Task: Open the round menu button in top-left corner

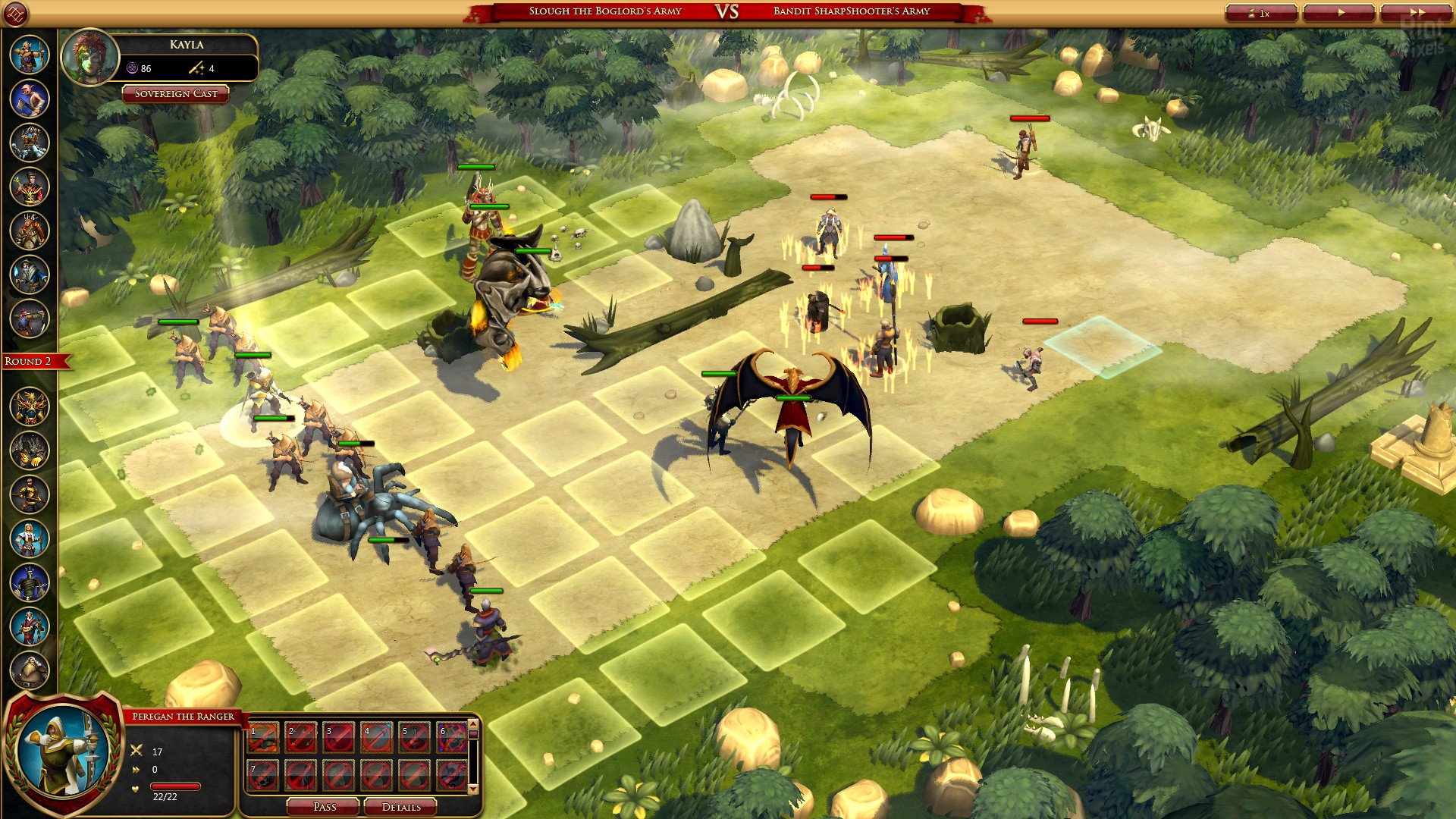Action: point(16,13)
